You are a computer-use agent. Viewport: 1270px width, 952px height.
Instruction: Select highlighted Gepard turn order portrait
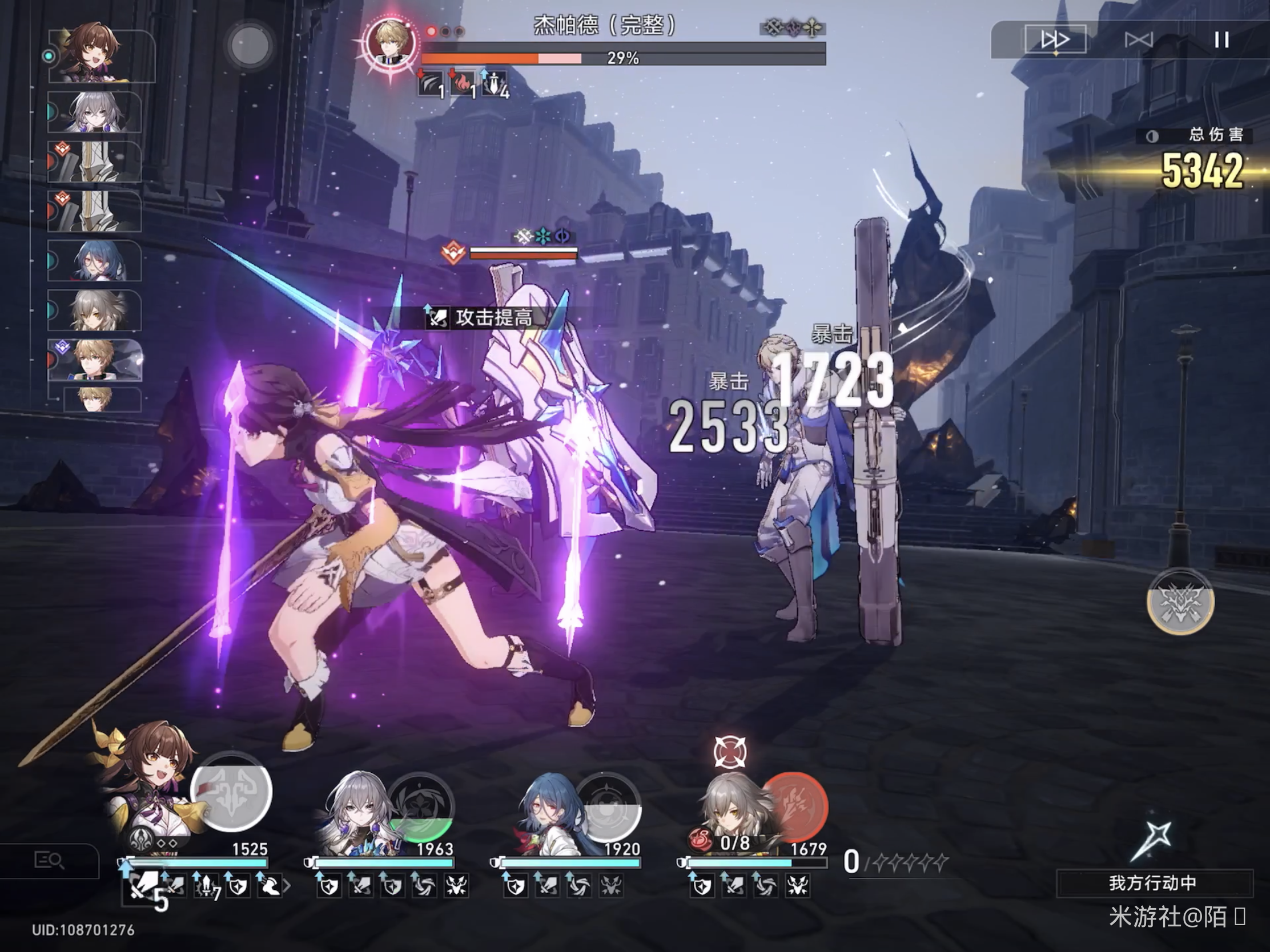point(96,360)
